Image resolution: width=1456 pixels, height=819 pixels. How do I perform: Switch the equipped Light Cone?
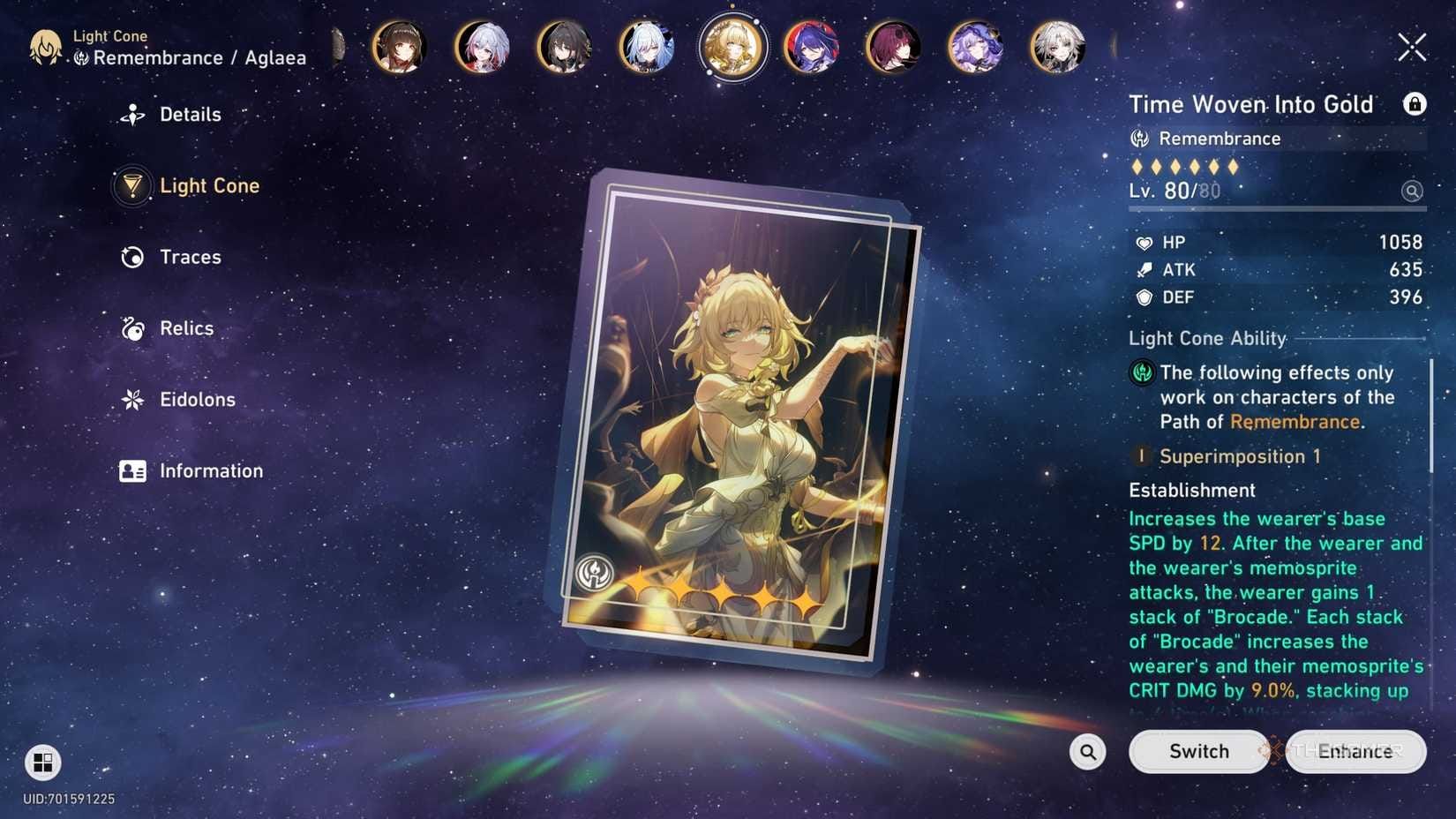(1198, 752)
